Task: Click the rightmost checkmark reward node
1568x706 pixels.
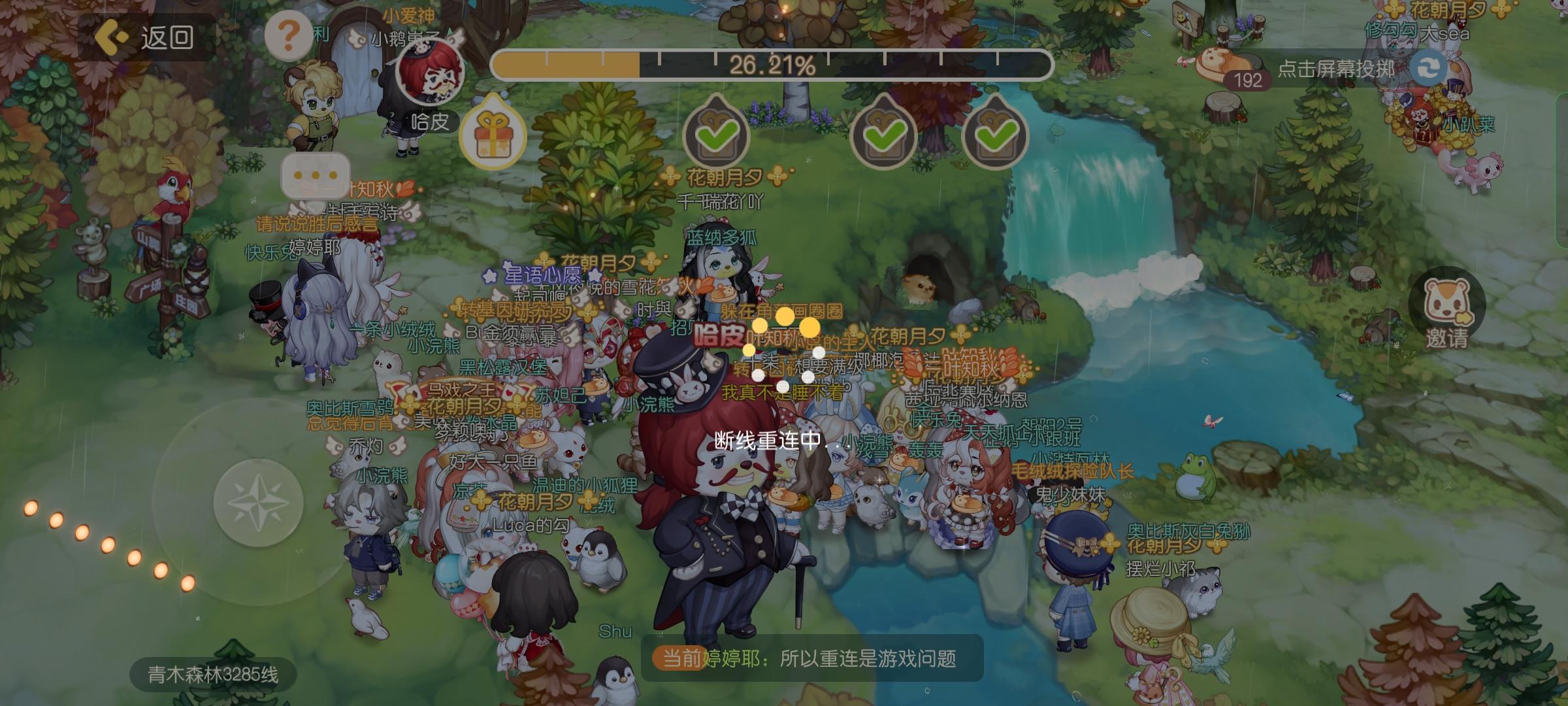Action: coord(995,132)
